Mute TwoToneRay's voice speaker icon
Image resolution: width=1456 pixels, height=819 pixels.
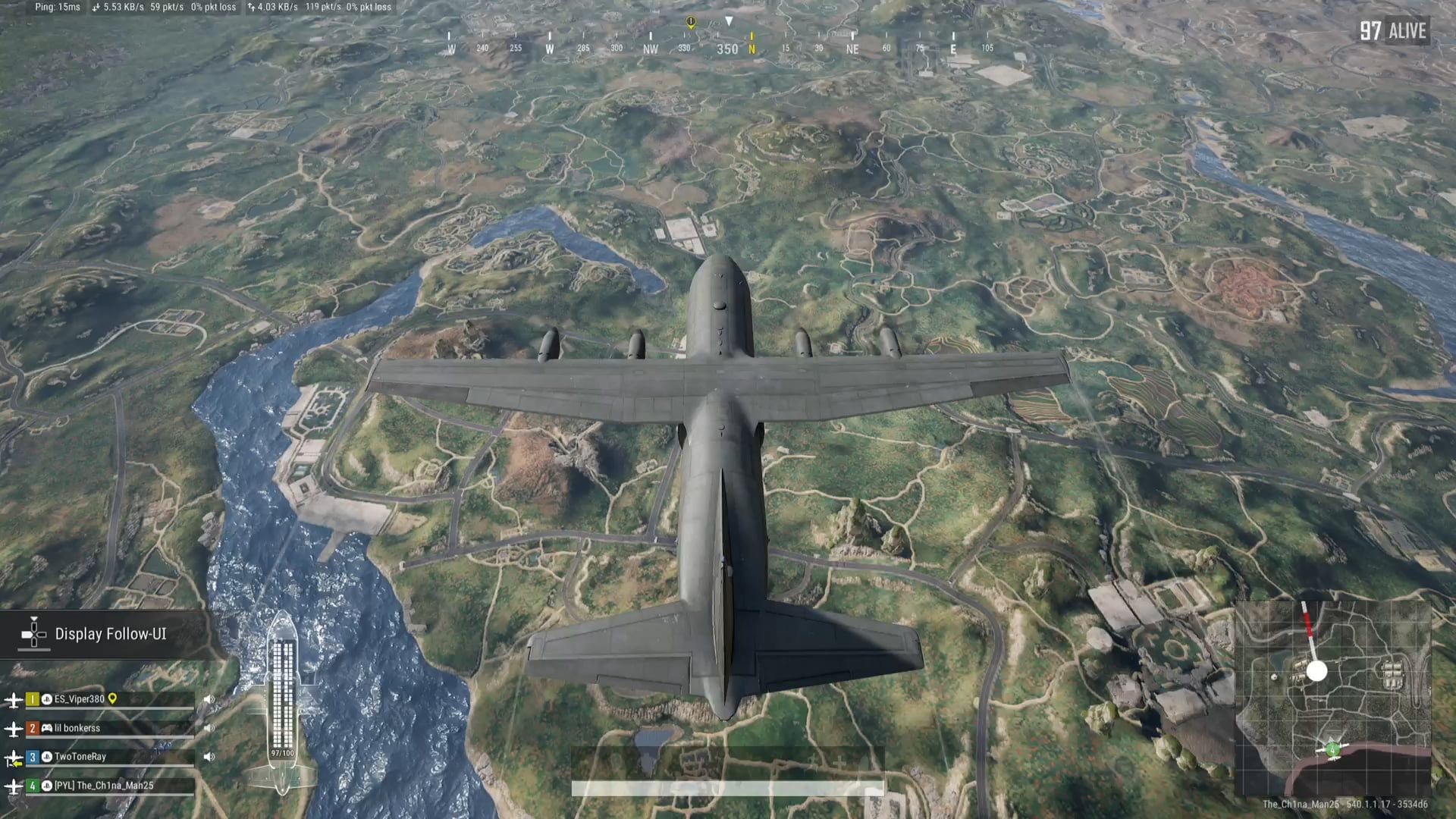pos(209,757)
